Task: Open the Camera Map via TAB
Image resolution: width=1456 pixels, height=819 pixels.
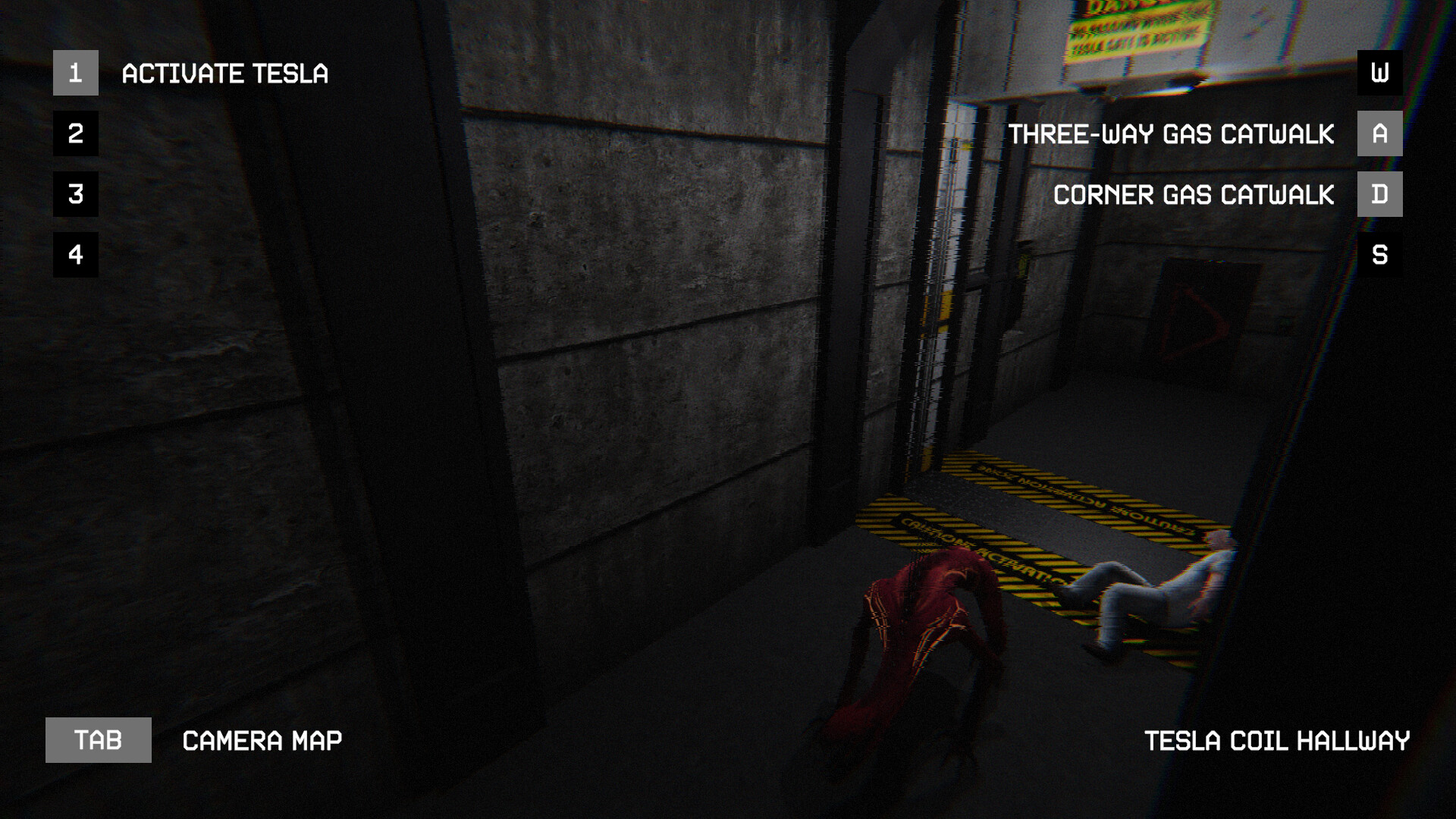Action: pos(99,741)
